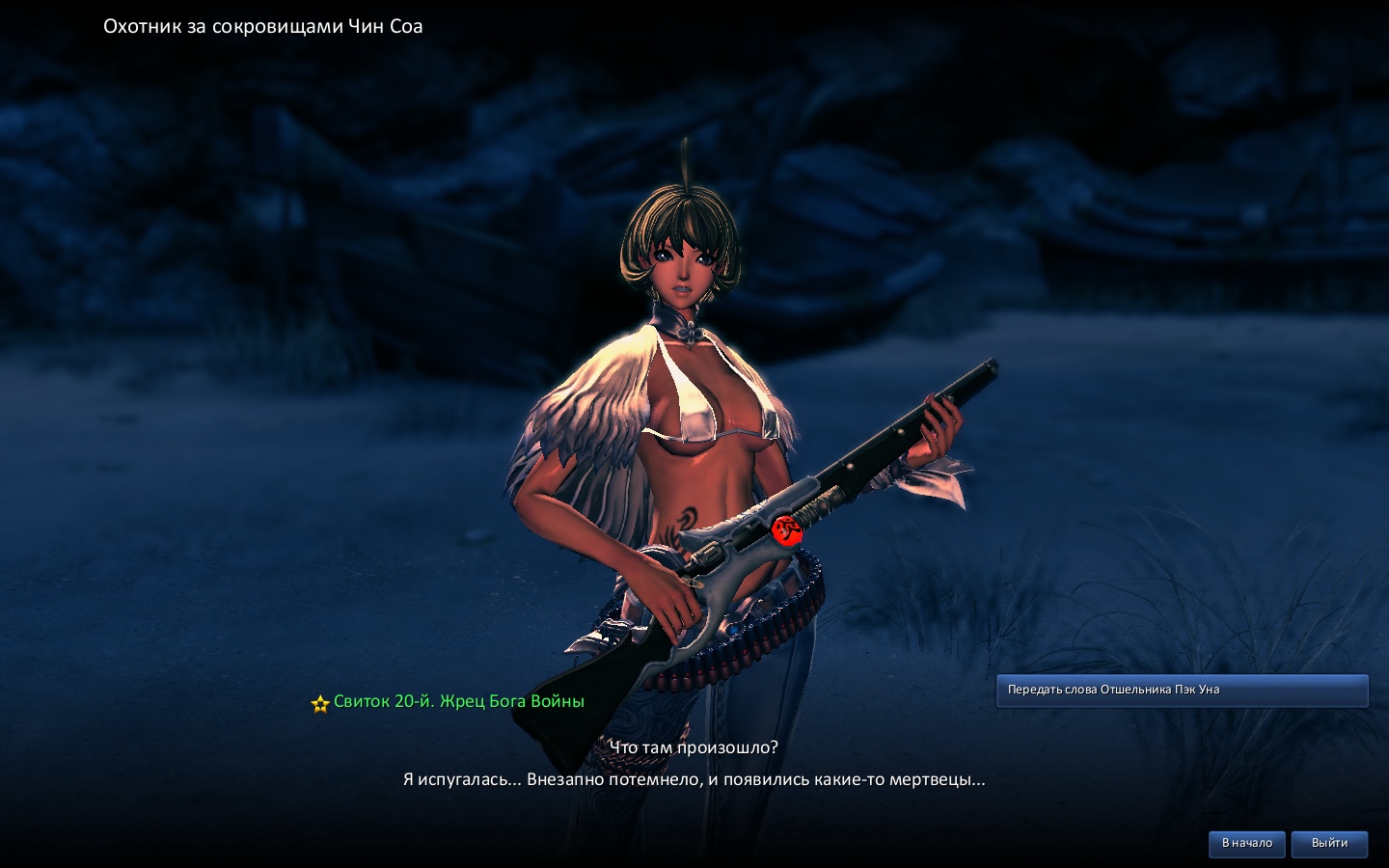Click the "В начало" button
The width and height of the screenshot is (1389, 868).
tap(1246, 844)
